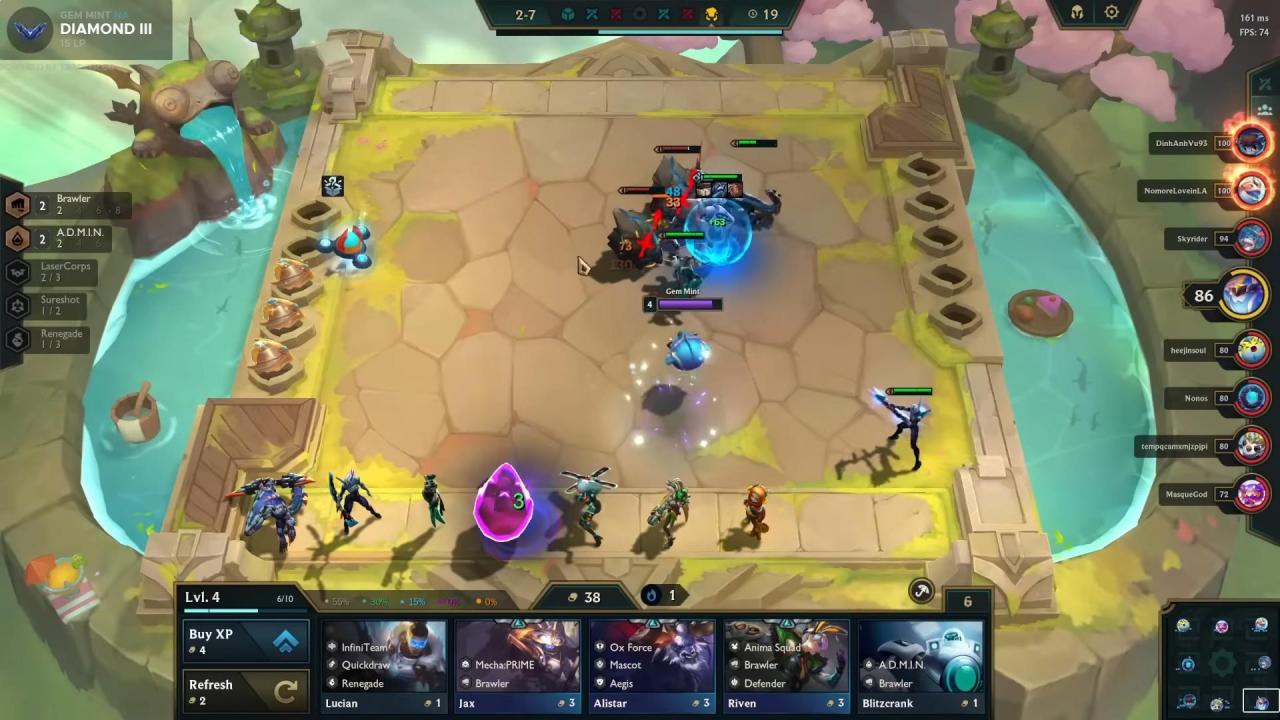Screen dimensions: 1280x720
Task: Inspect the LaserCorps trait entry
Action: [62, 272]
